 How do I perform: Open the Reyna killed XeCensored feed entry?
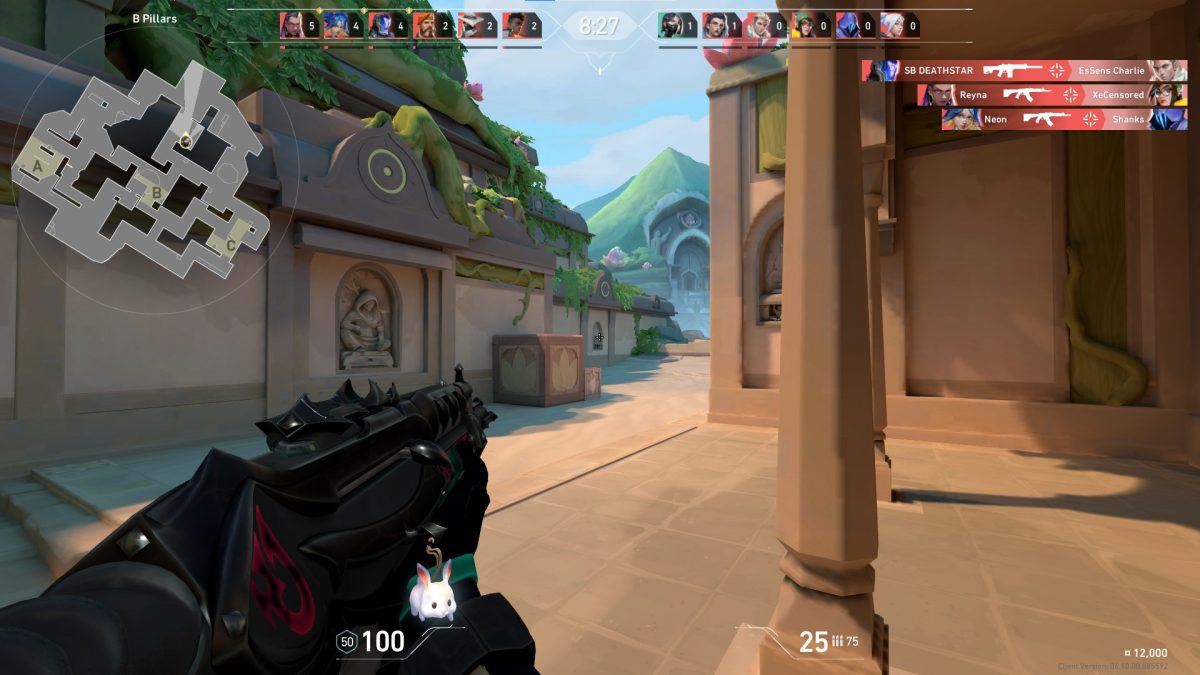tap(1052, 95)
